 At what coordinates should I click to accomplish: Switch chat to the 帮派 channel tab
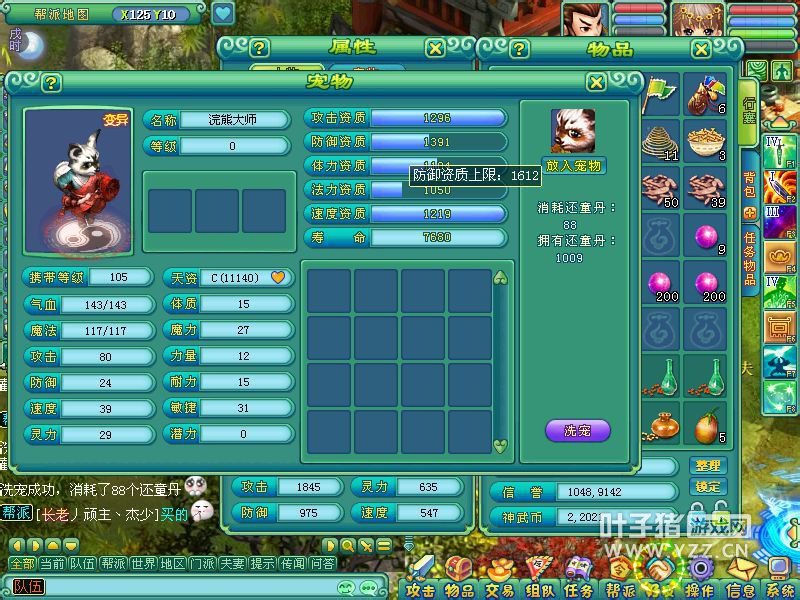[x=113, y=564]
